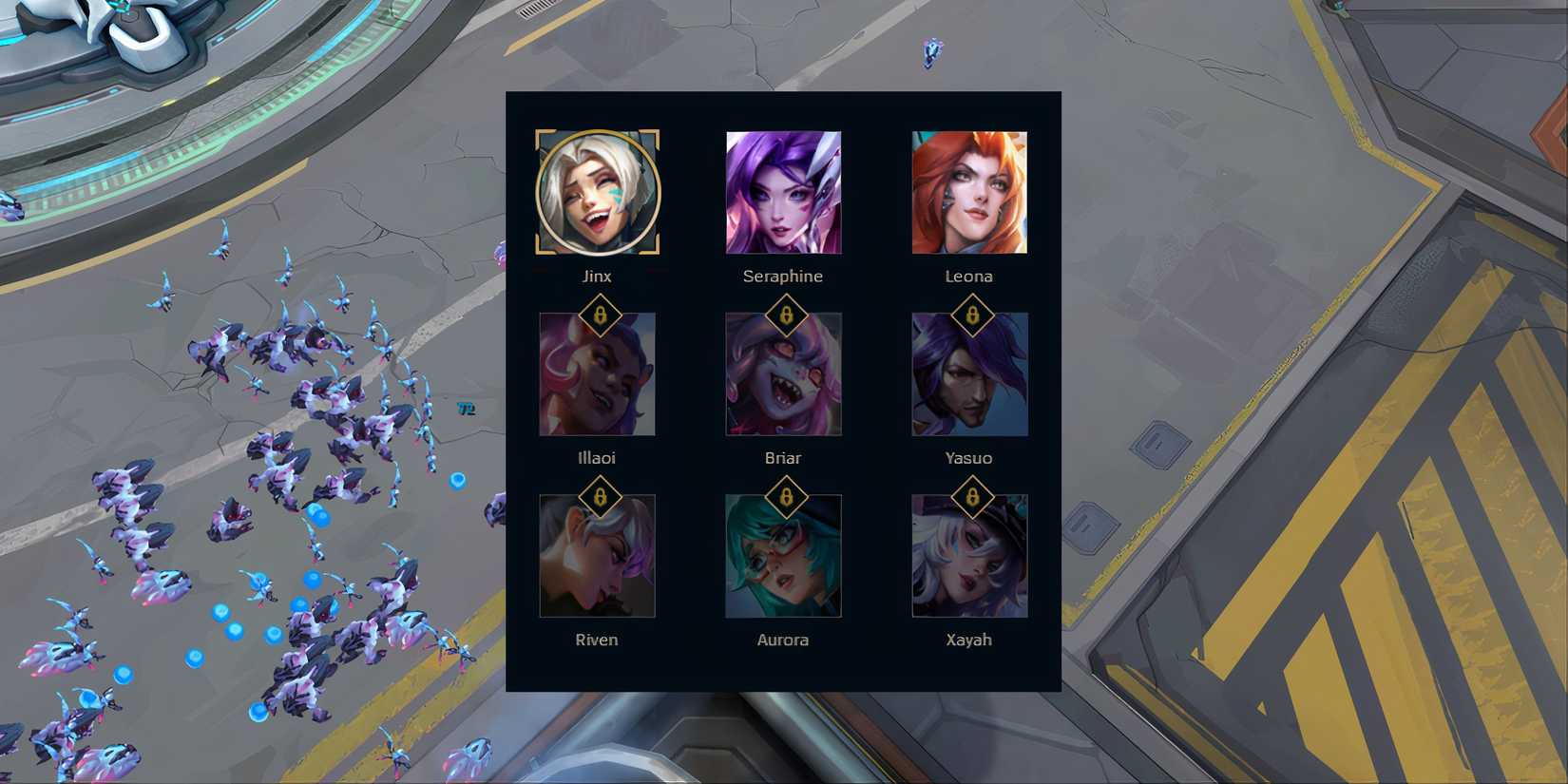This screenshot has height=784, width=1568.
Task: Click the gold diamond badge above Briar
Action: tap(785, 316)
